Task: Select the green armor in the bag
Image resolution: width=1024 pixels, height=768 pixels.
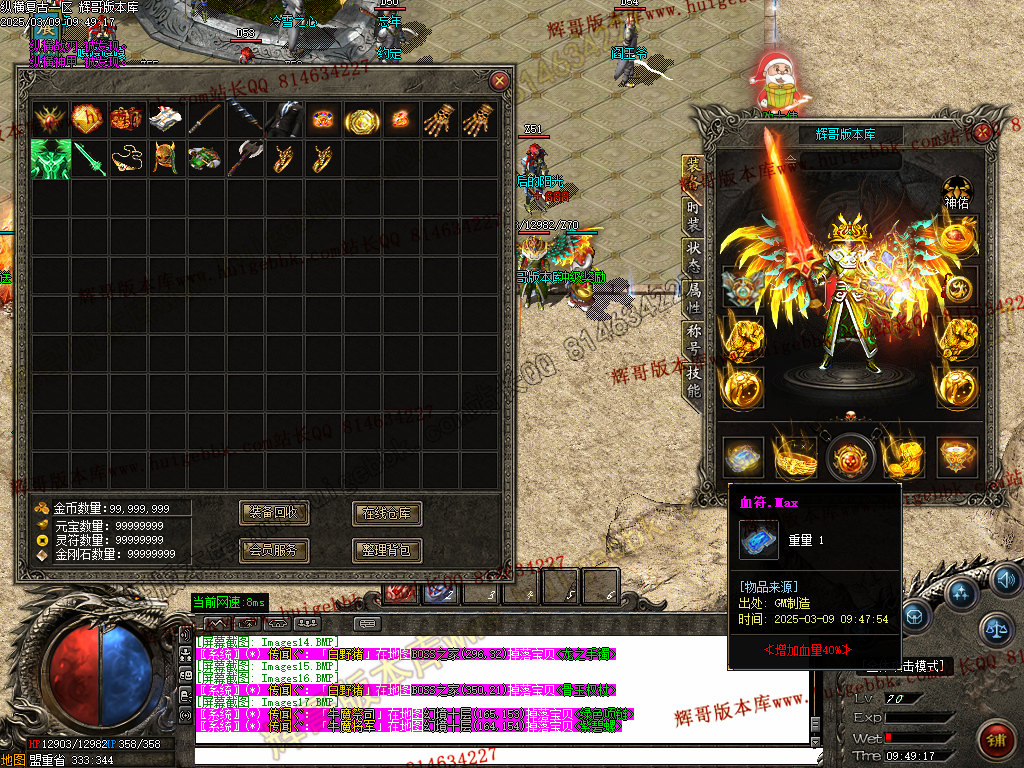Action: (48, 159)
